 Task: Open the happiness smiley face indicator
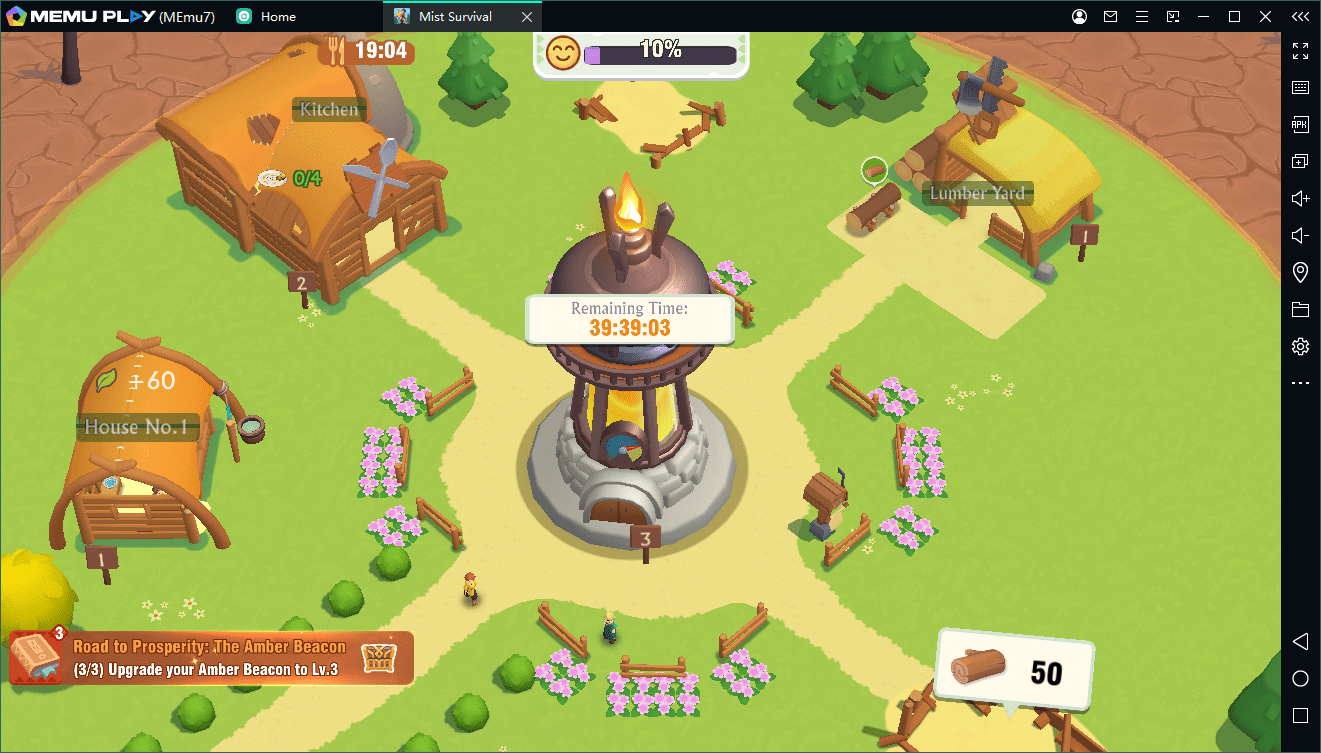(563, 52)
